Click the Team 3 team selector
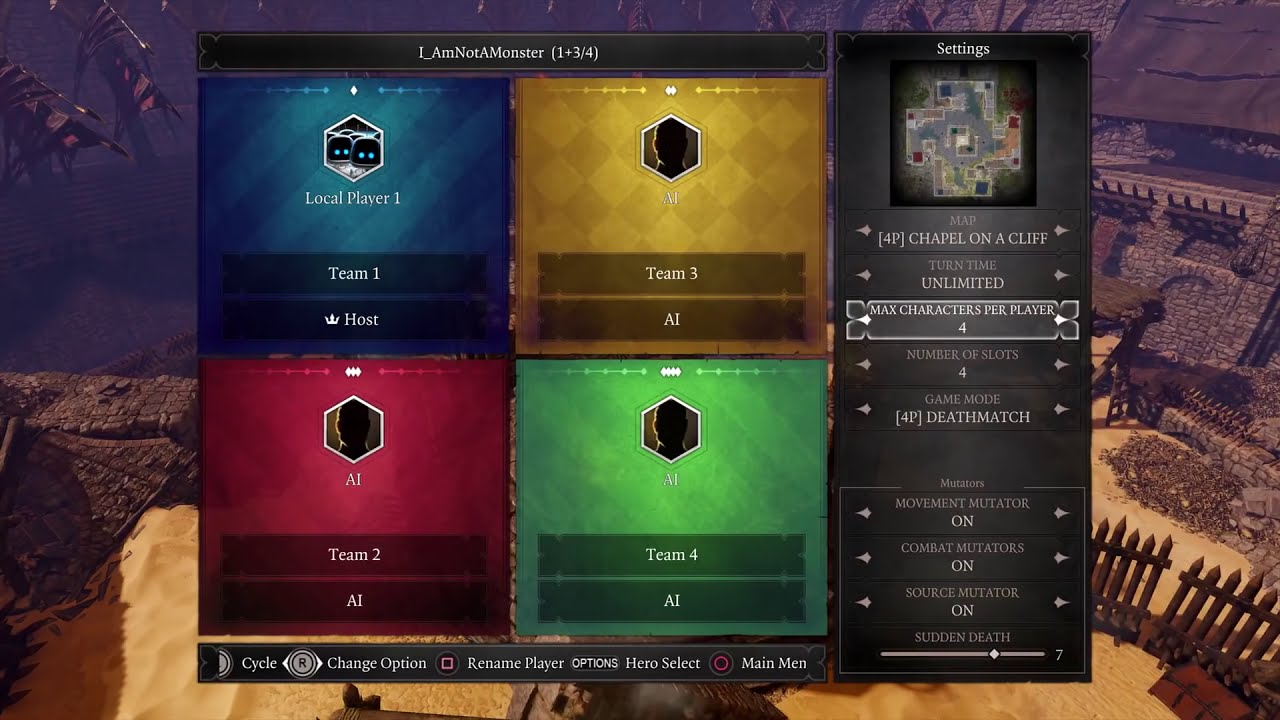 671,273
